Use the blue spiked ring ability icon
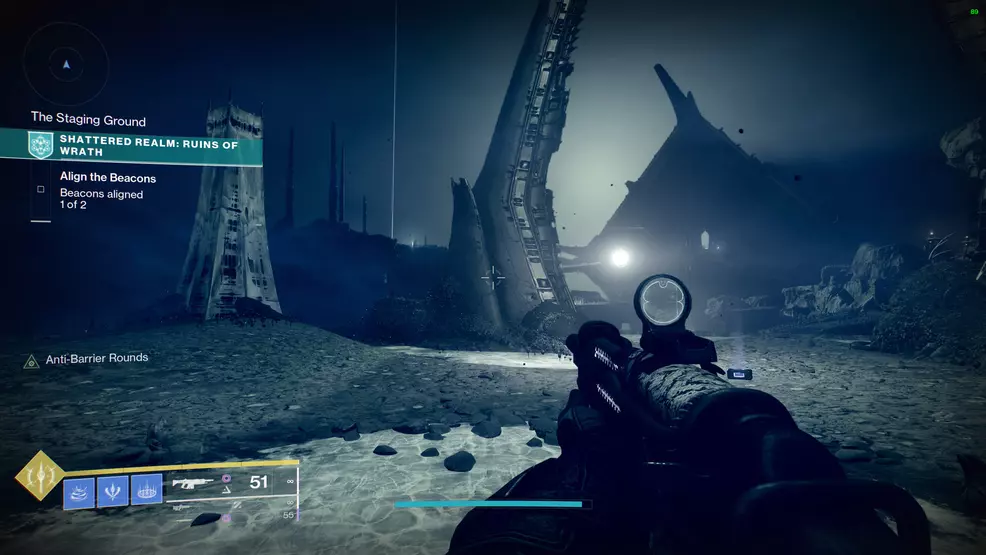This screenshot has height=555, width=986. (x=146, y=491)
